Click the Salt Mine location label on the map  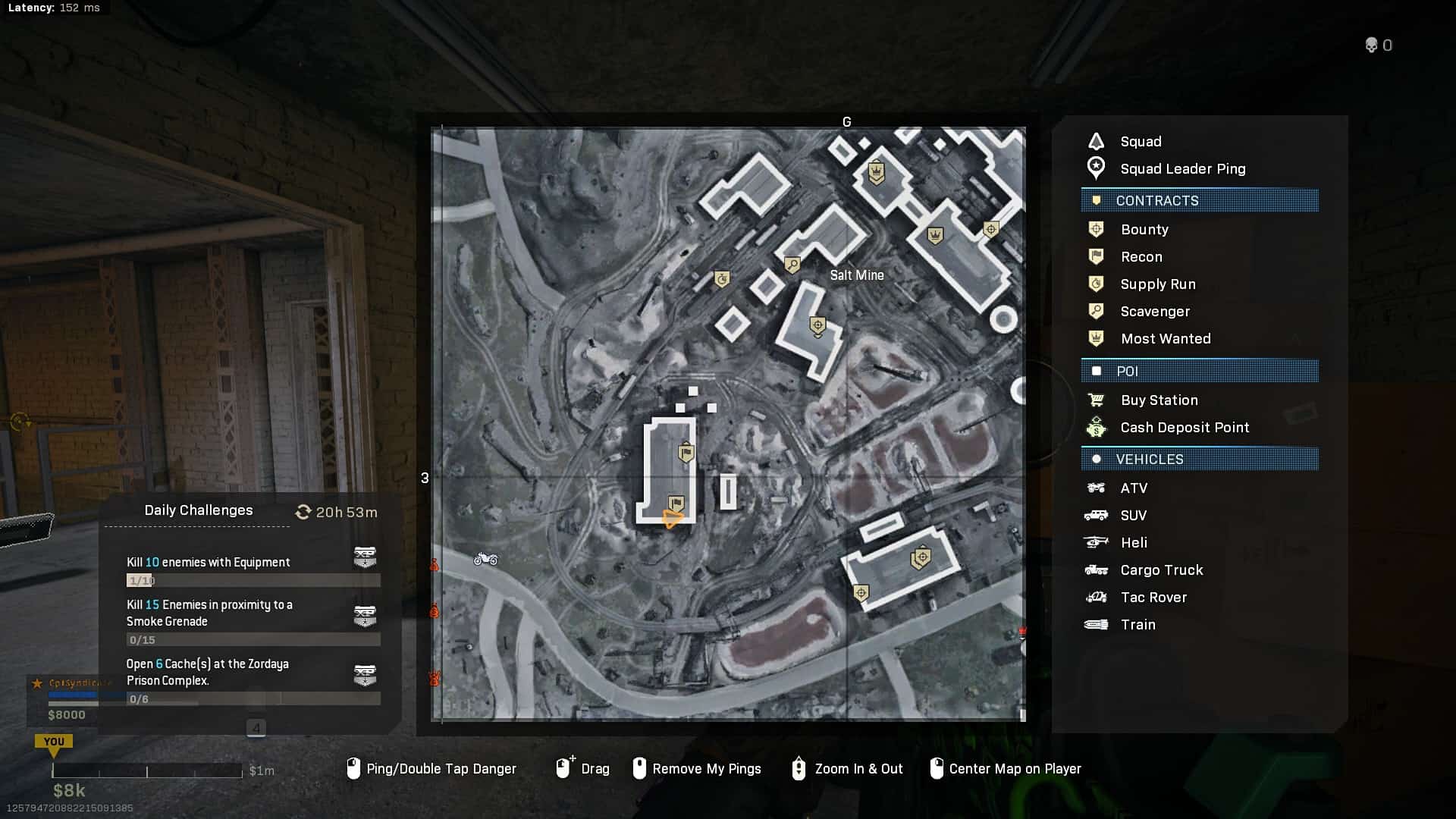(x=857, y=275)
